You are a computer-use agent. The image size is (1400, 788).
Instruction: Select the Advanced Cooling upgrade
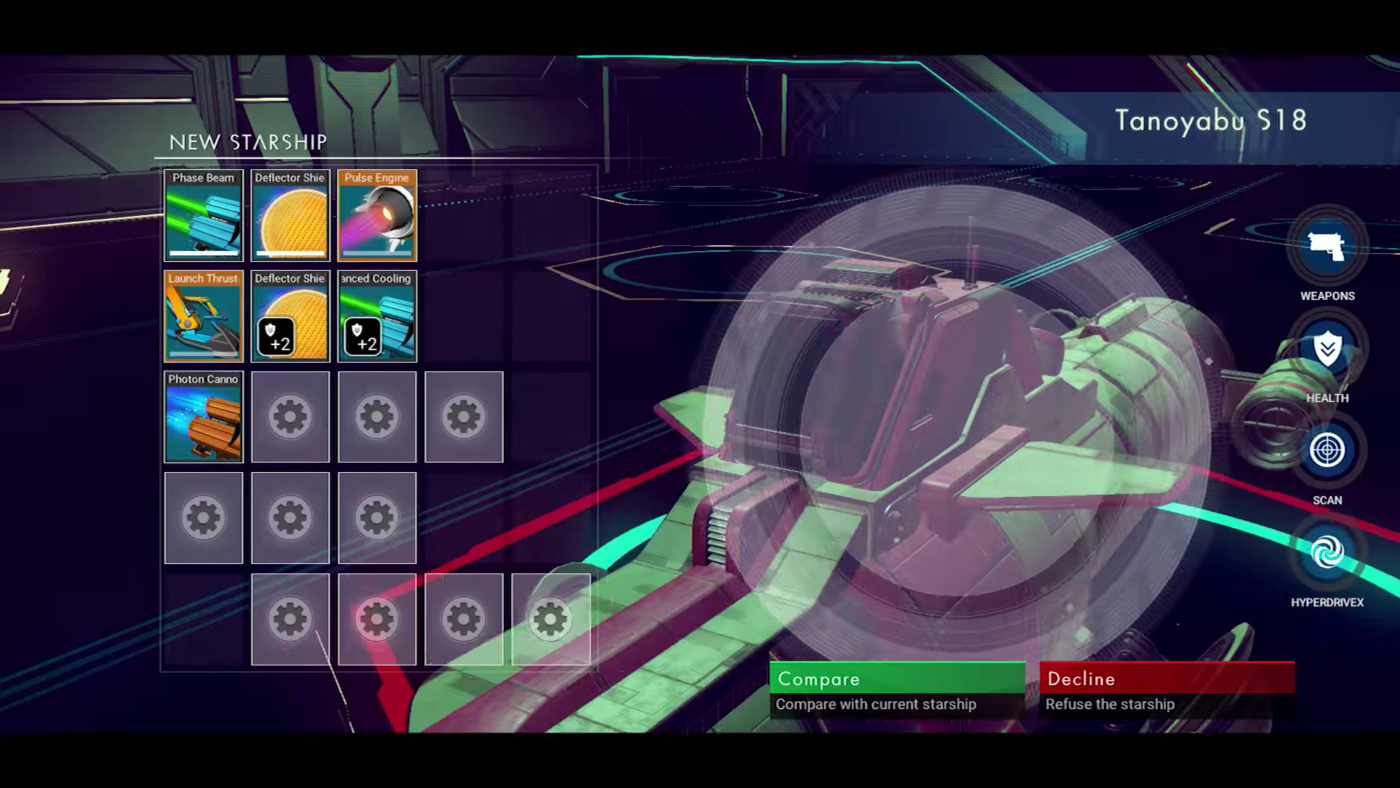point(377,316)
